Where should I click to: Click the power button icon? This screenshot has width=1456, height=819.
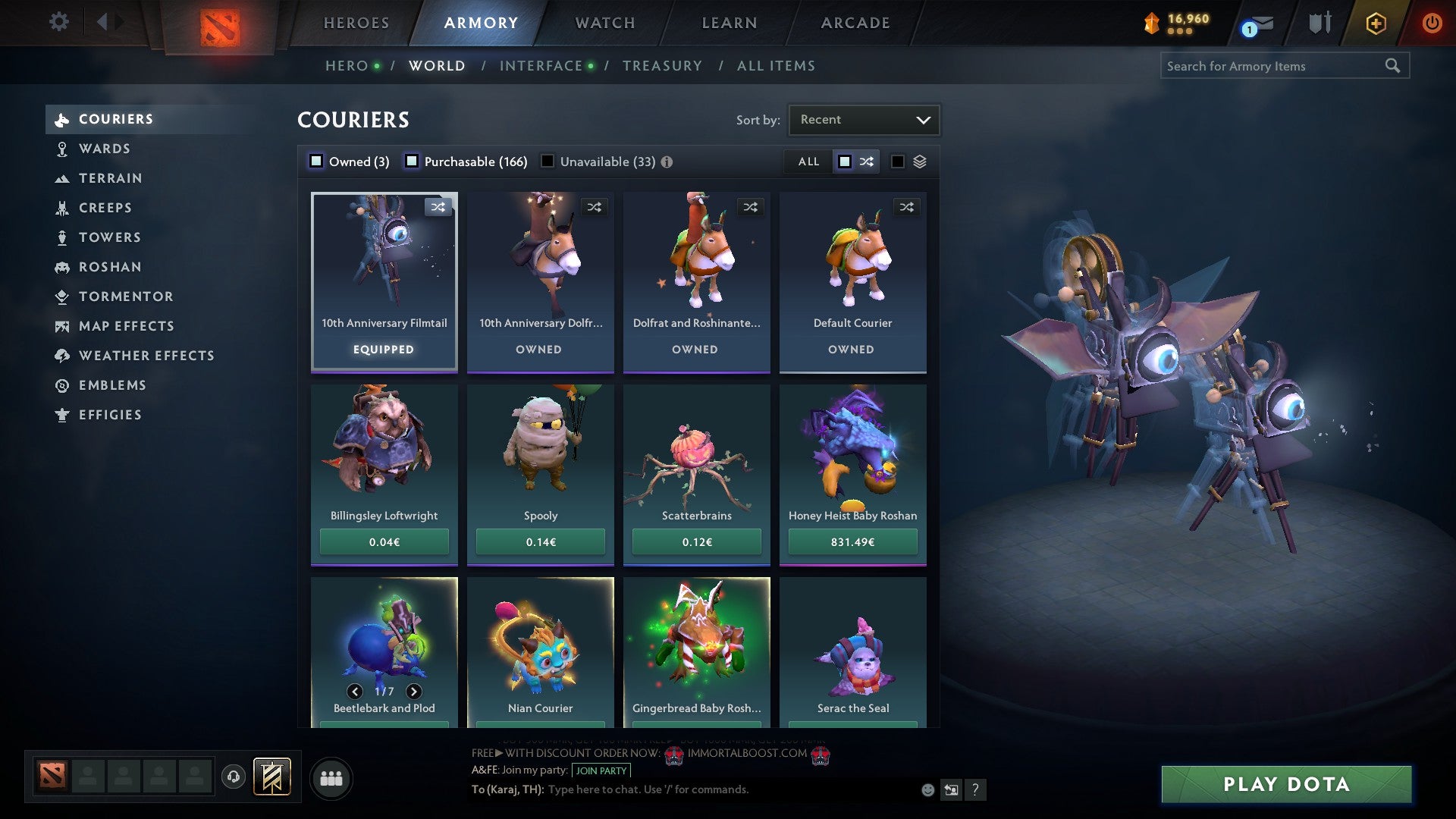pyautogui.click(x=1432, y=23)
